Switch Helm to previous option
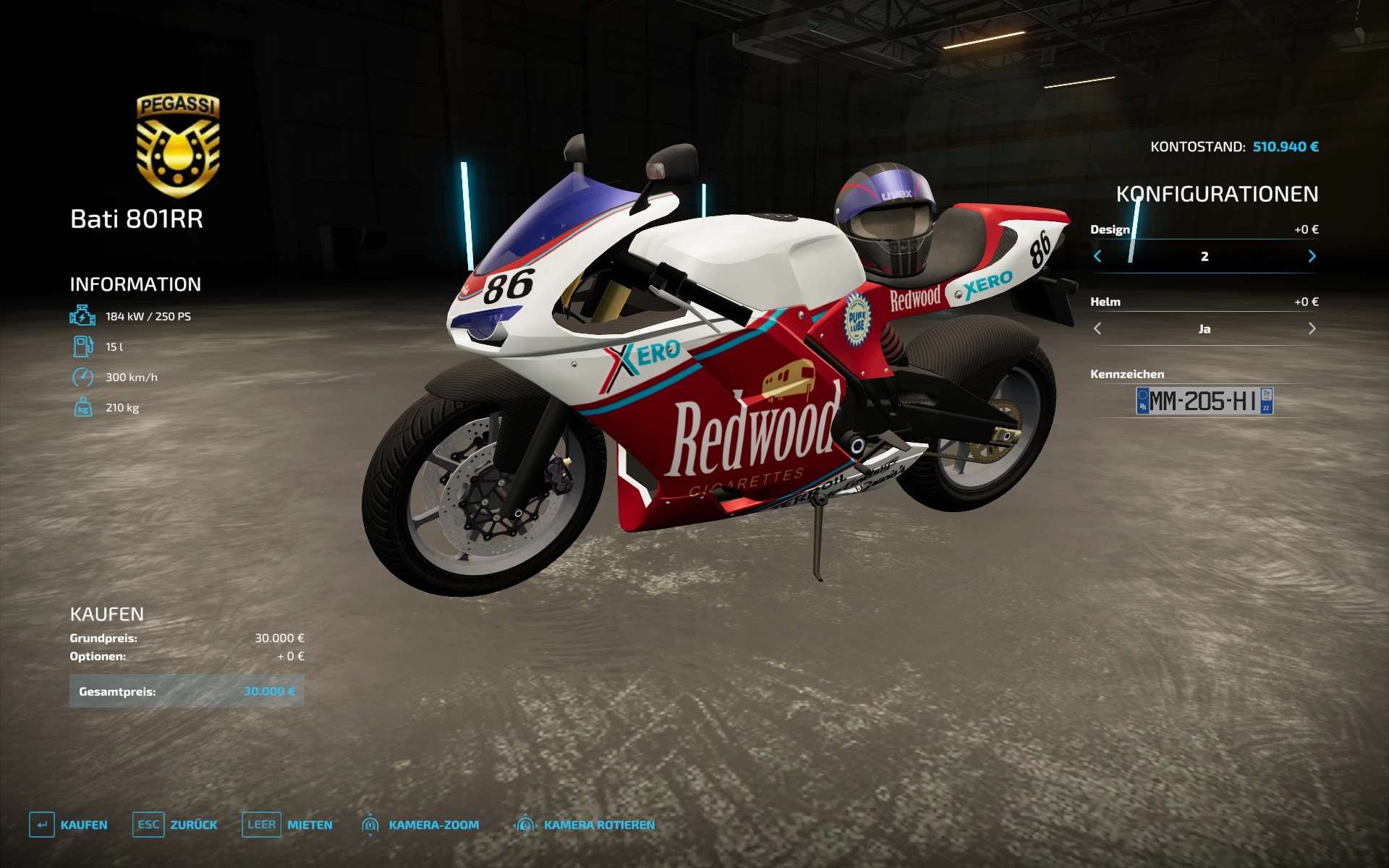The width and height of the screenshot is (1389, 868). 1097,328
